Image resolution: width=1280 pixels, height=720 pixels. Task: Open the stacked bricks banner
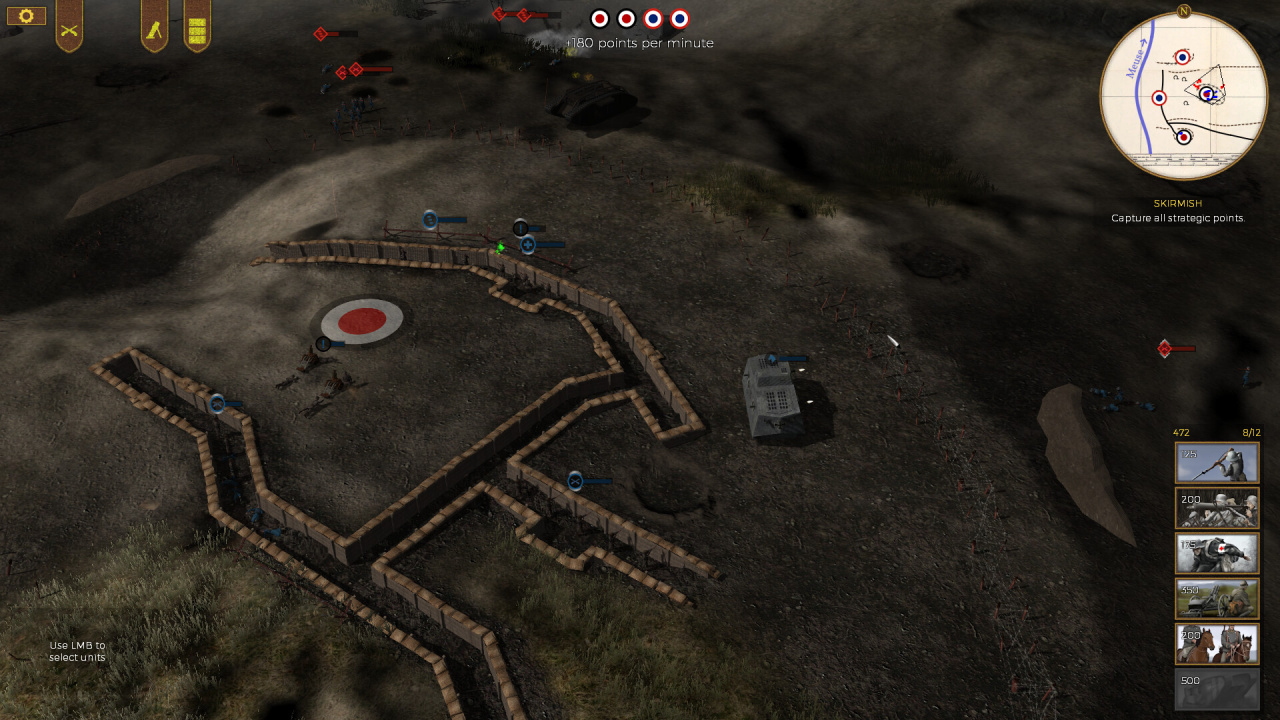197,24
